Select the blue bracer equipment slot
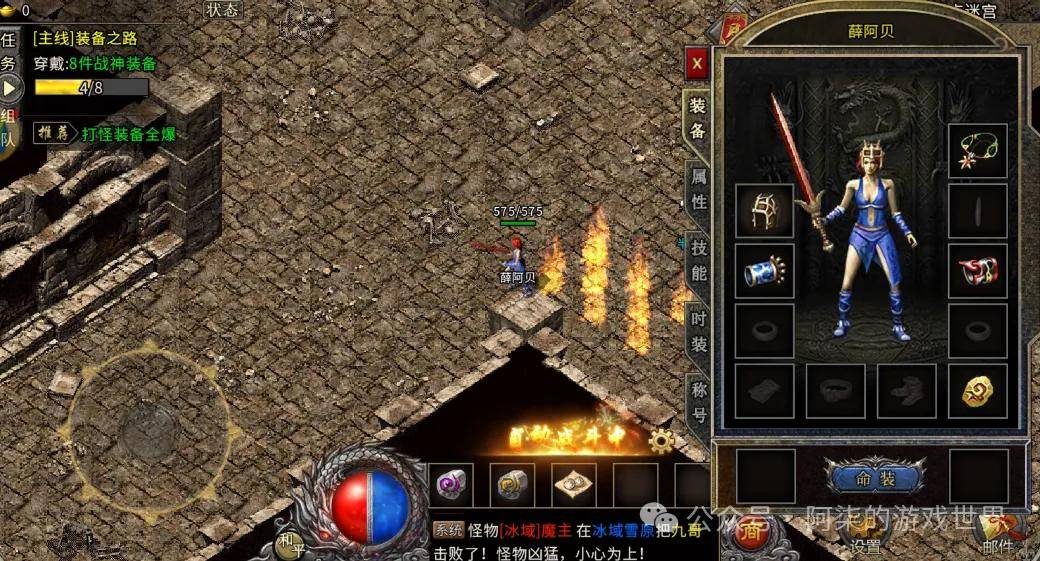The image size is (1040, 561). pyautogui.click(x=765, y=270)
